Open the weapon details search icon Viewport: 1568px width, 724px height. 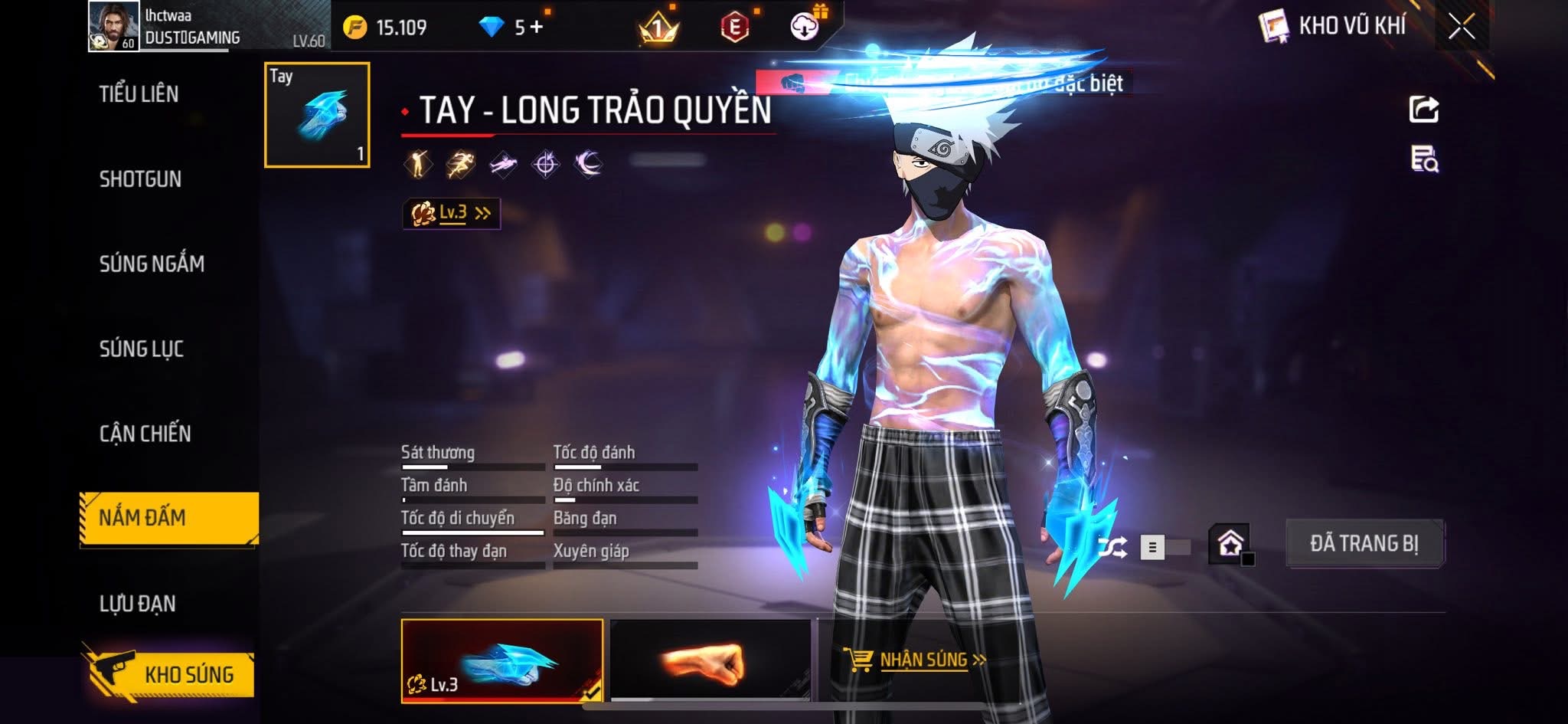1424,159
